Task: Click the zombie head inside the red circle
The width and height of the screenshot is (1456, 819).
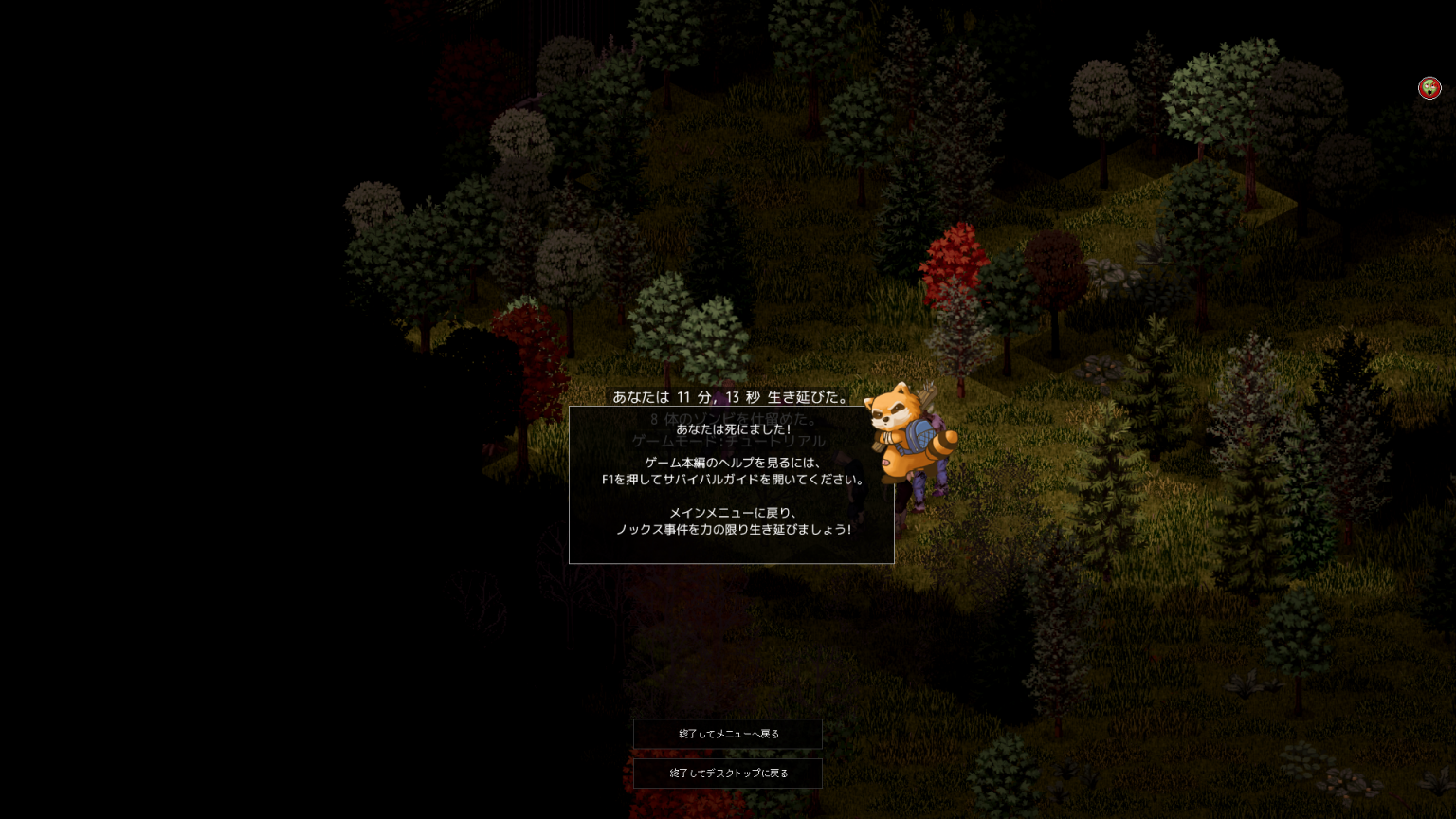Action: (1429, 87)
